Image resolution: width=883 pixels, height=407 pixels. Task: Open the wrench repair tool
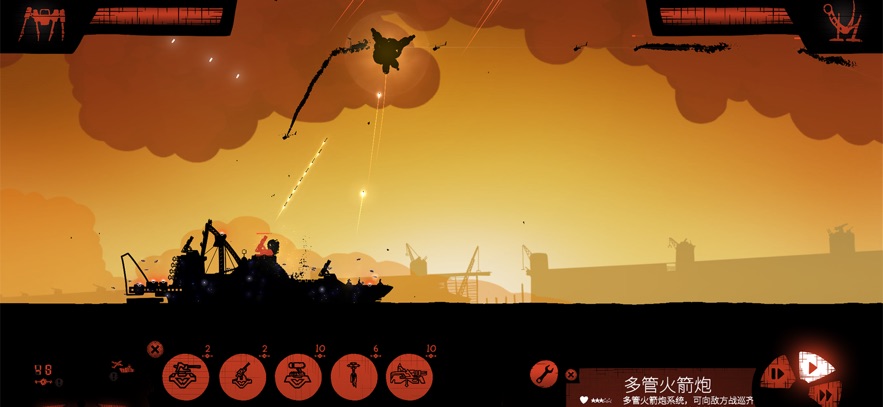click(x=544, y=374)
